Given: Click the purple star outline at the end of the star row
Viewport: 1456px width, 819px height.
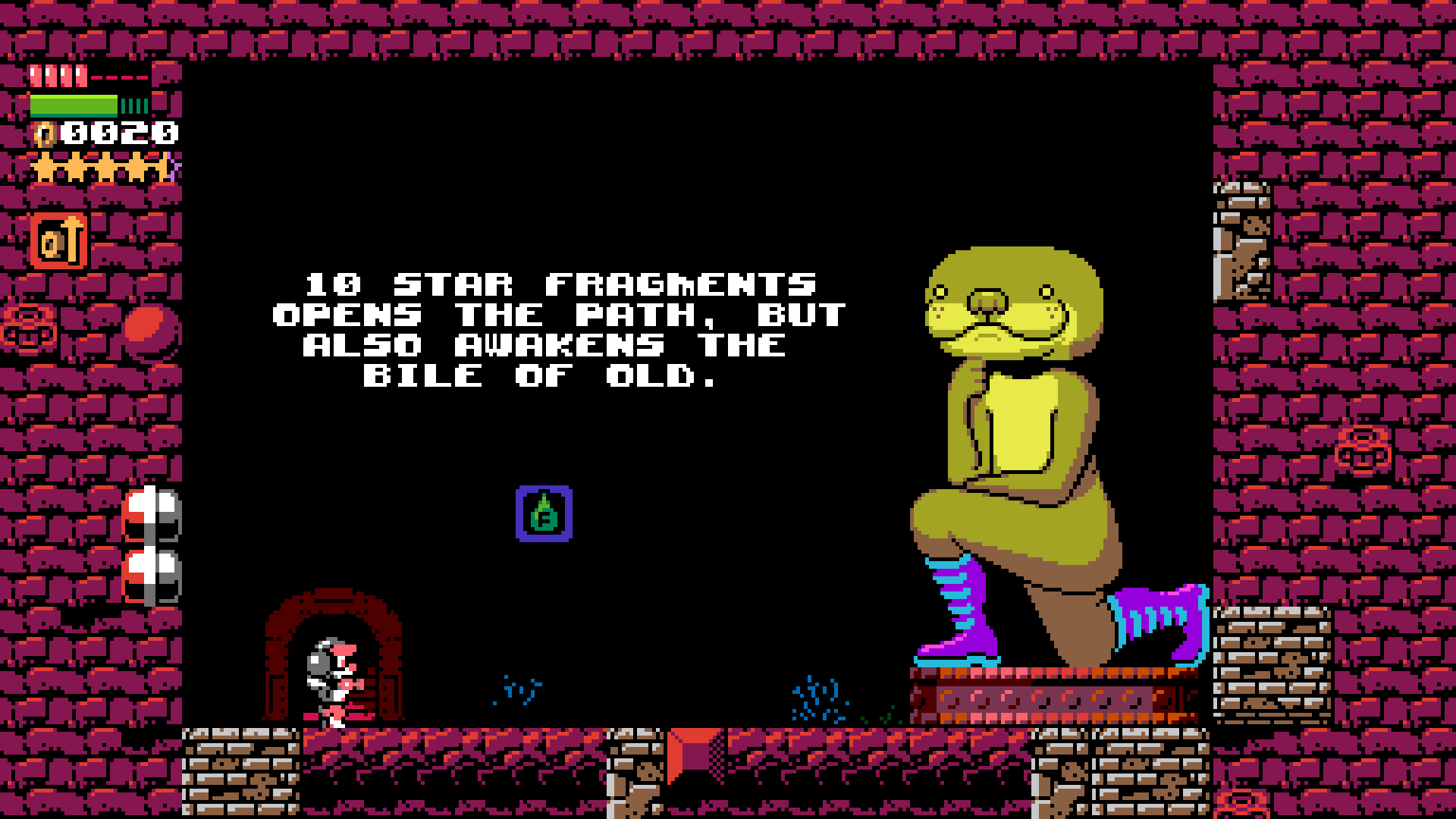Looking at the screenshot, I should tap(171, 165).
